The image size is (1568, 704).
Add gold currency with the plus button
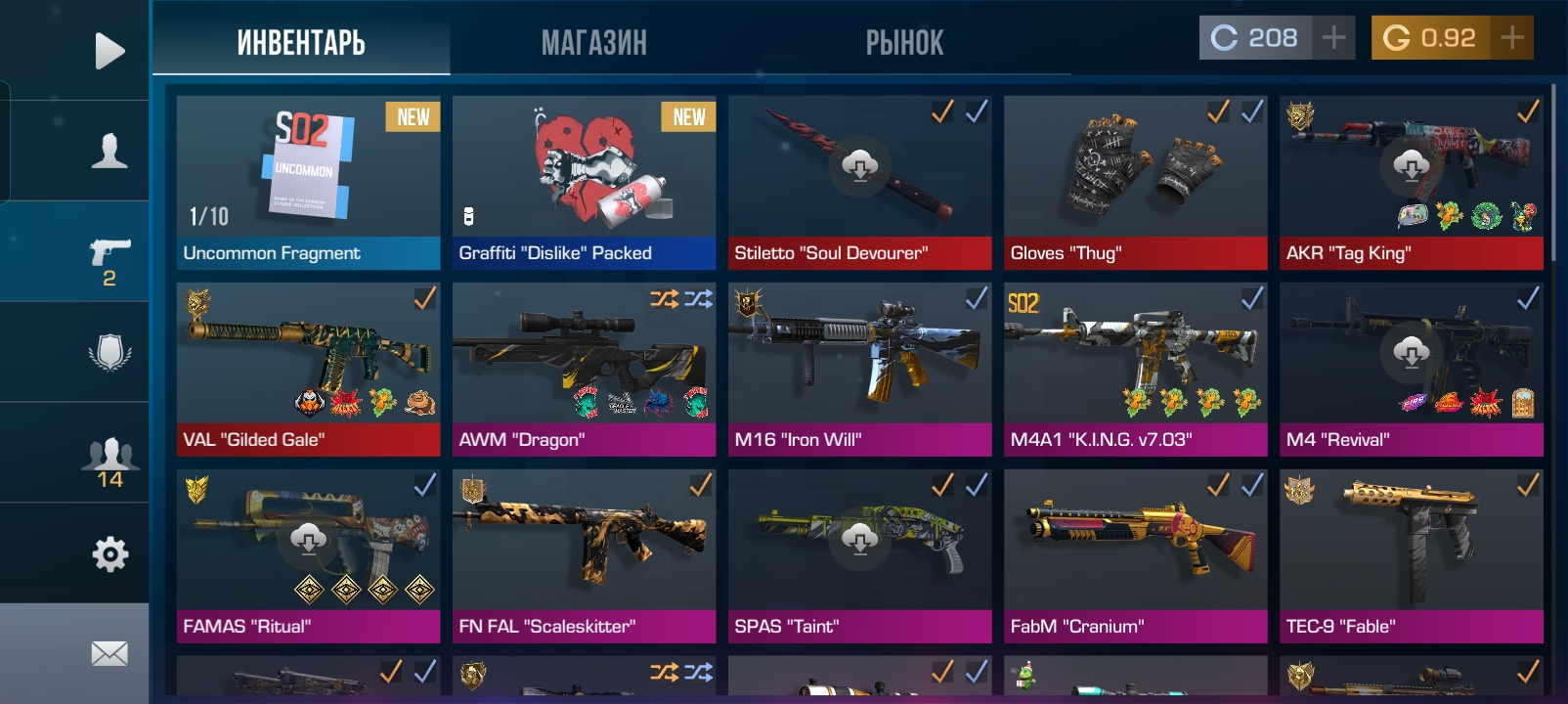(1511, 38)
